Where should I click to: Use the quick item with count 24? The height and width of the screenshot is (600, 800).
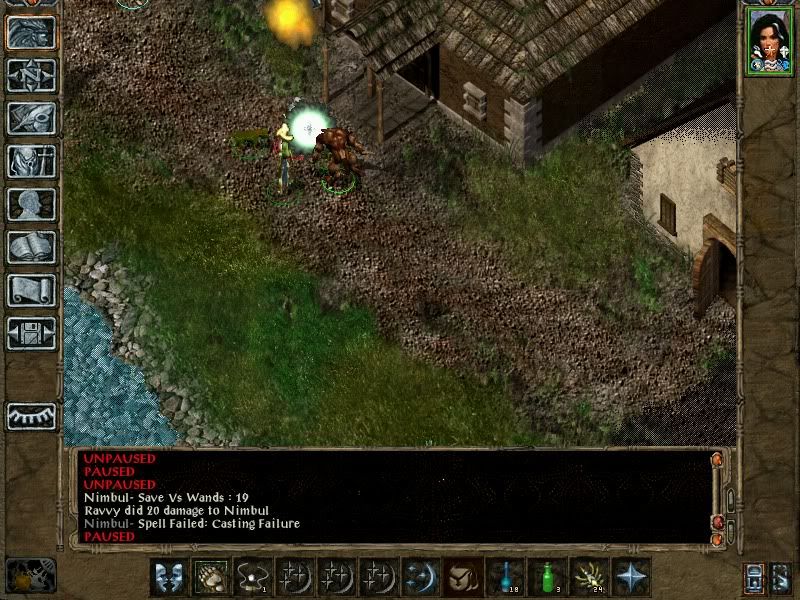click(x=589, y=577)
